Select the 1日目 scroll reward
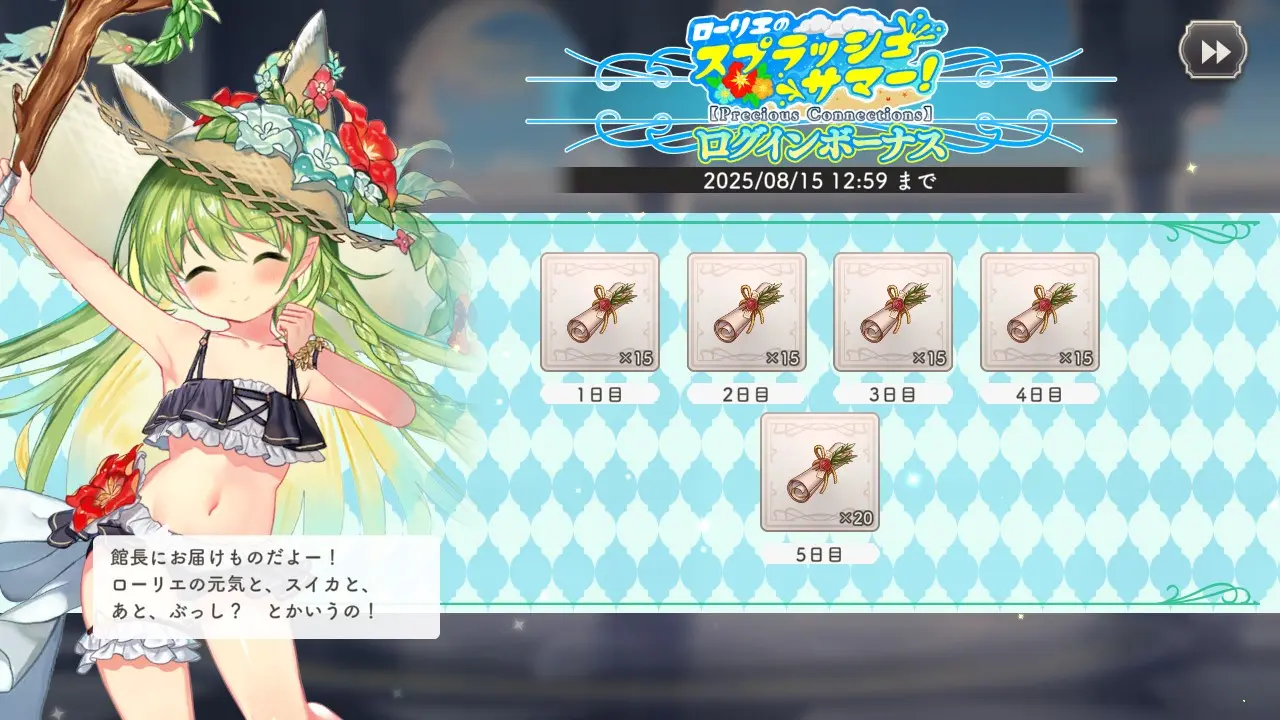Image resolution: width=1280 pixels, height=720 pixels. point(600,312)
